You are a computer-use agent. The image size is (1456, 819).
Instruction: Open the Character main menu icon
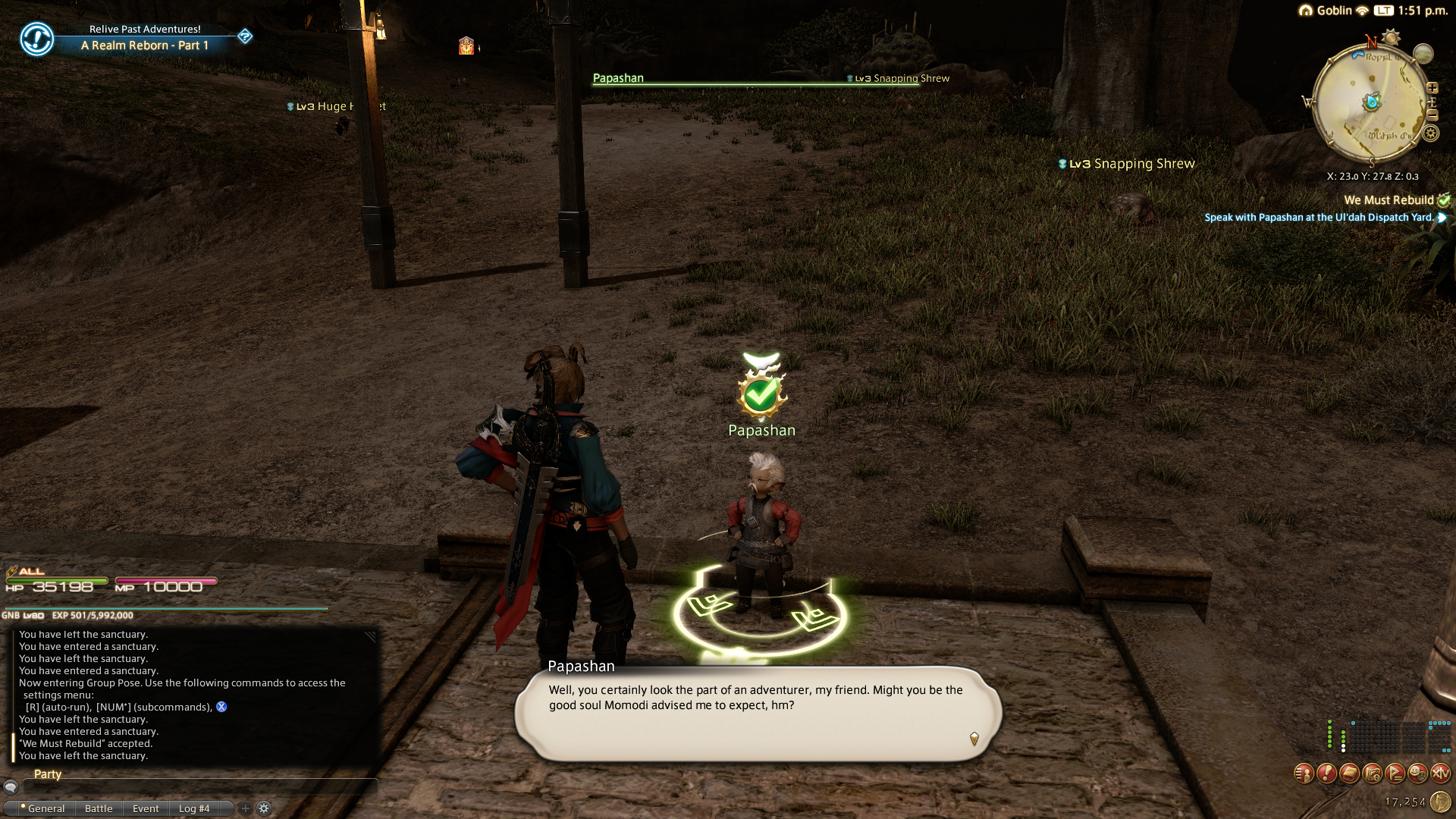[1304, 773]
